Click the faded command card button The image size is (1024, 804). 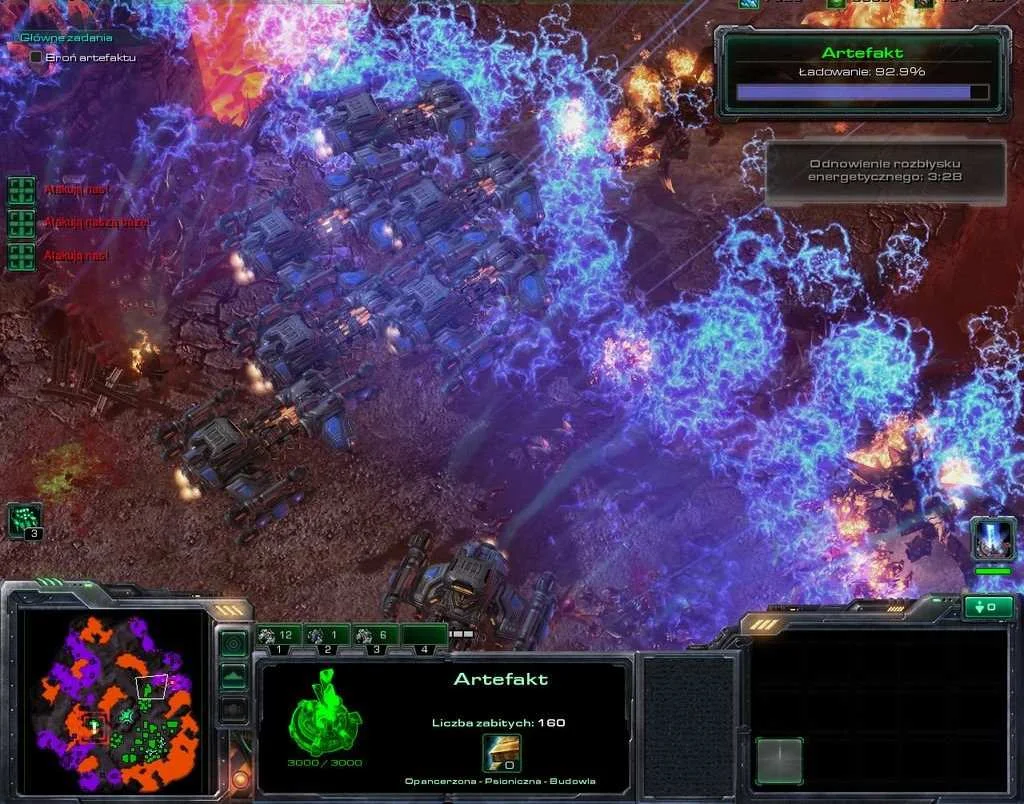[779, 760]
